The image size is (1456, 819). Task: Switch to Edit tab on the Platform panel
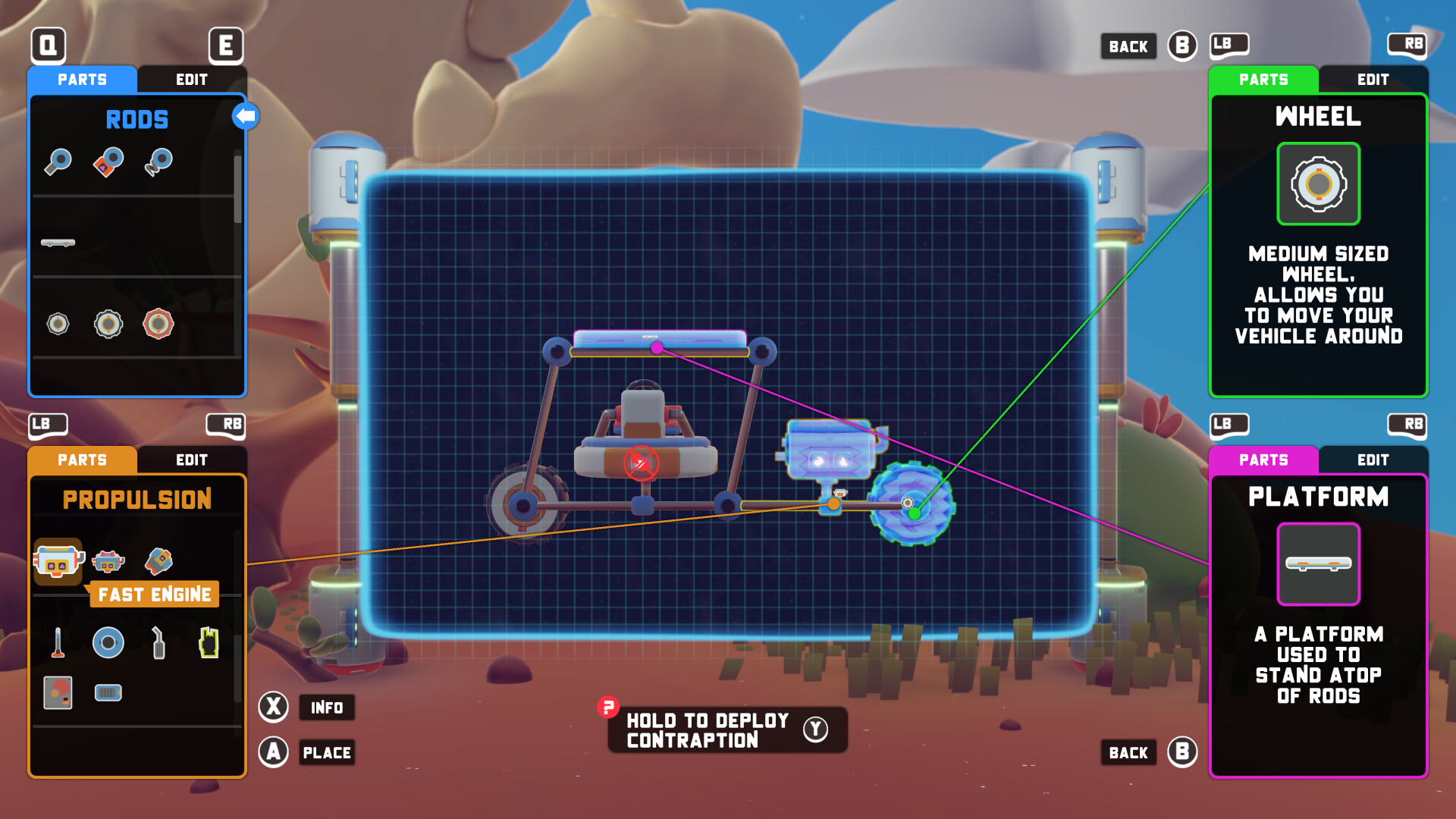[x=1373, y=460]
